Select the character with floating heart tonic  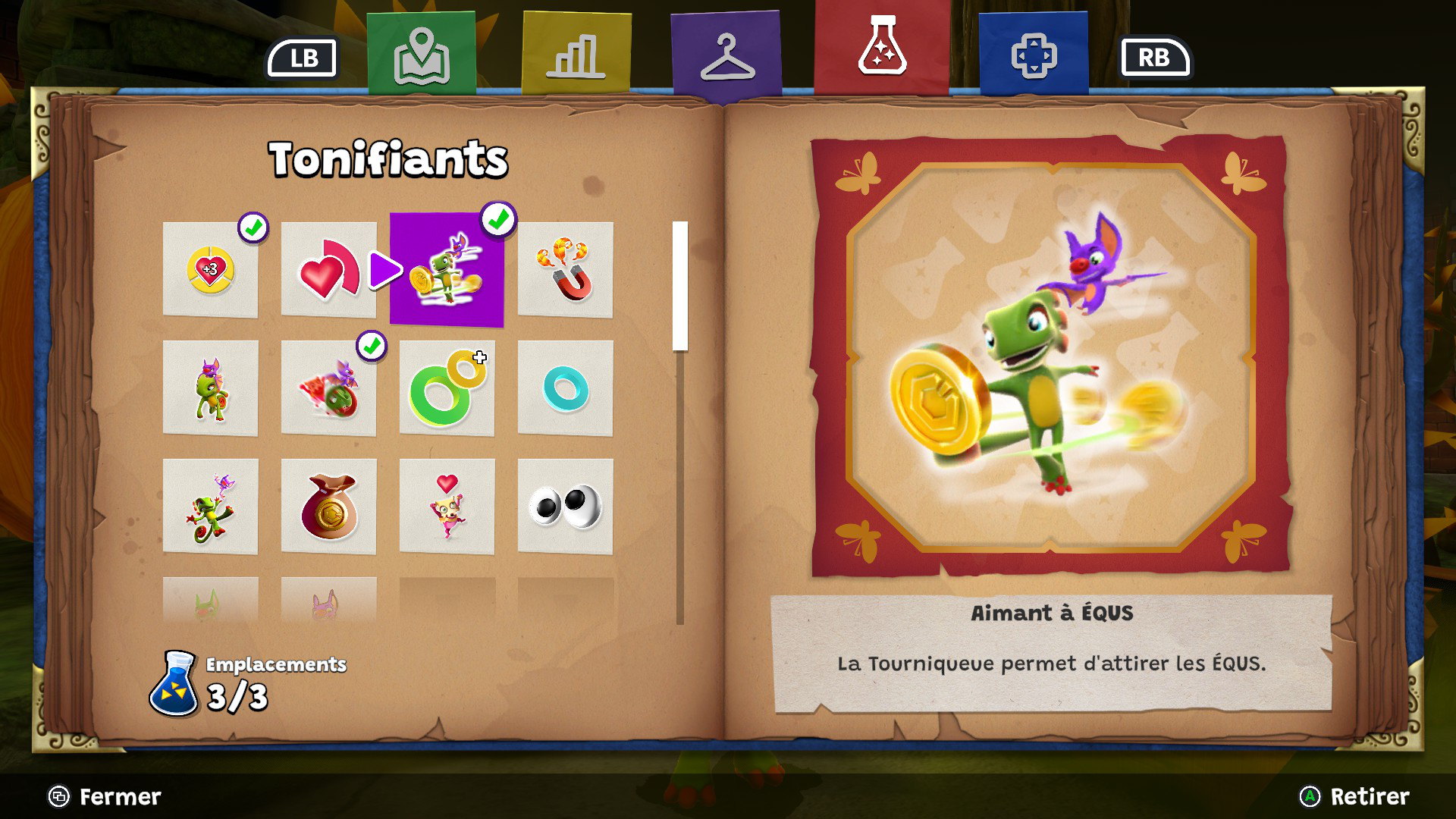click(447, 507)
